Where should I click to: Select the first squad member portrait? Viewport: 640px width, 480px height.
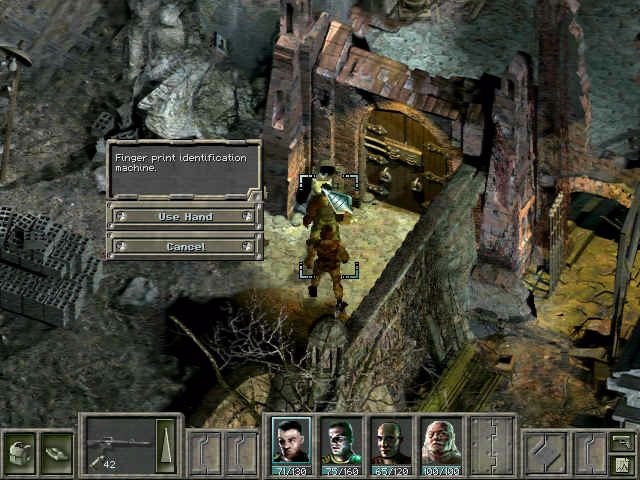pos(291,442)
